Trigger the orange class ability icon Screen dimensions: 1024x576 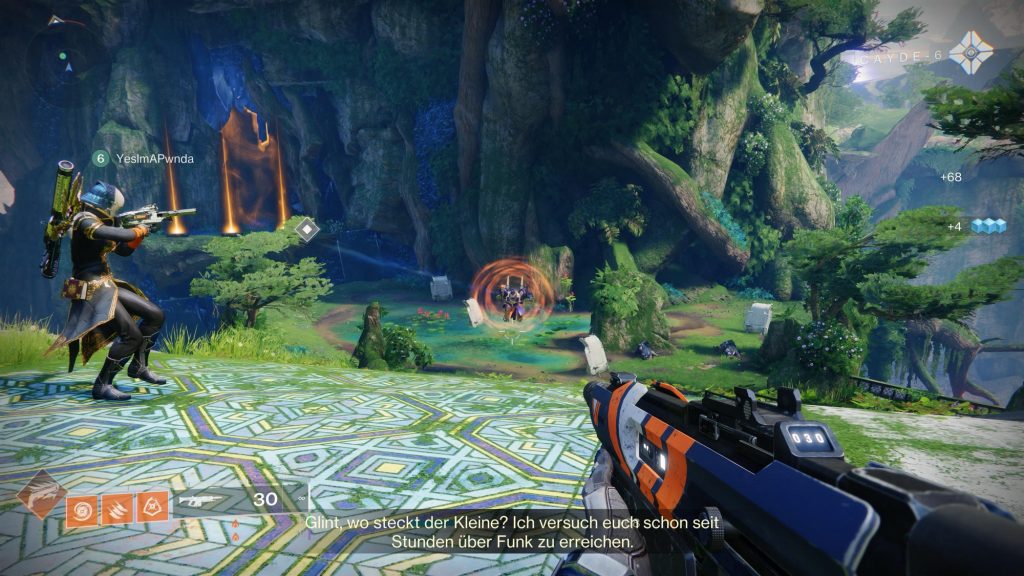tap(154, 507)
